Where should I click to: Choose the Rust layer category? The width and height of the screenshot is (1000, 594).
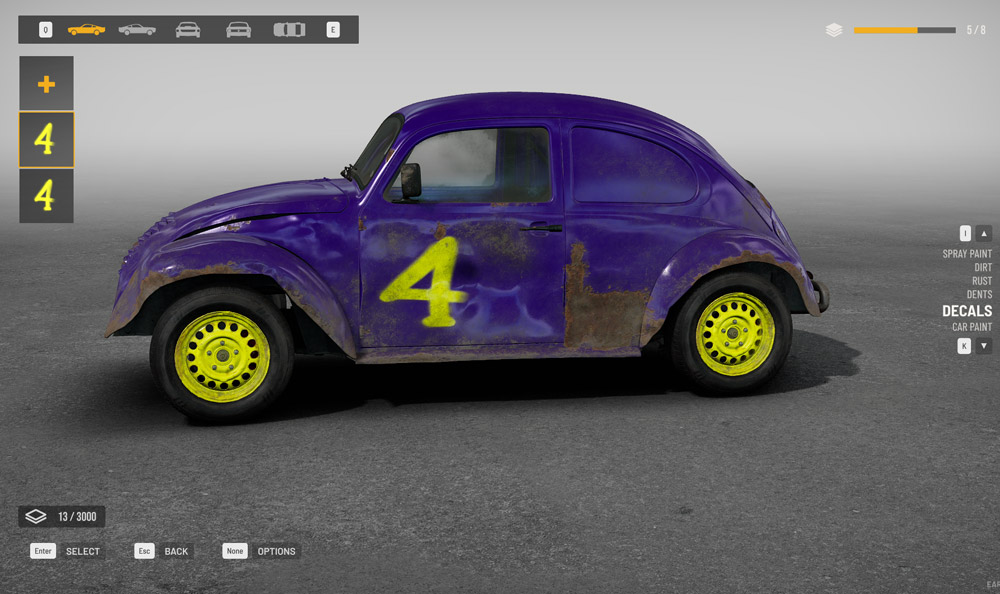tap(982, 281)
